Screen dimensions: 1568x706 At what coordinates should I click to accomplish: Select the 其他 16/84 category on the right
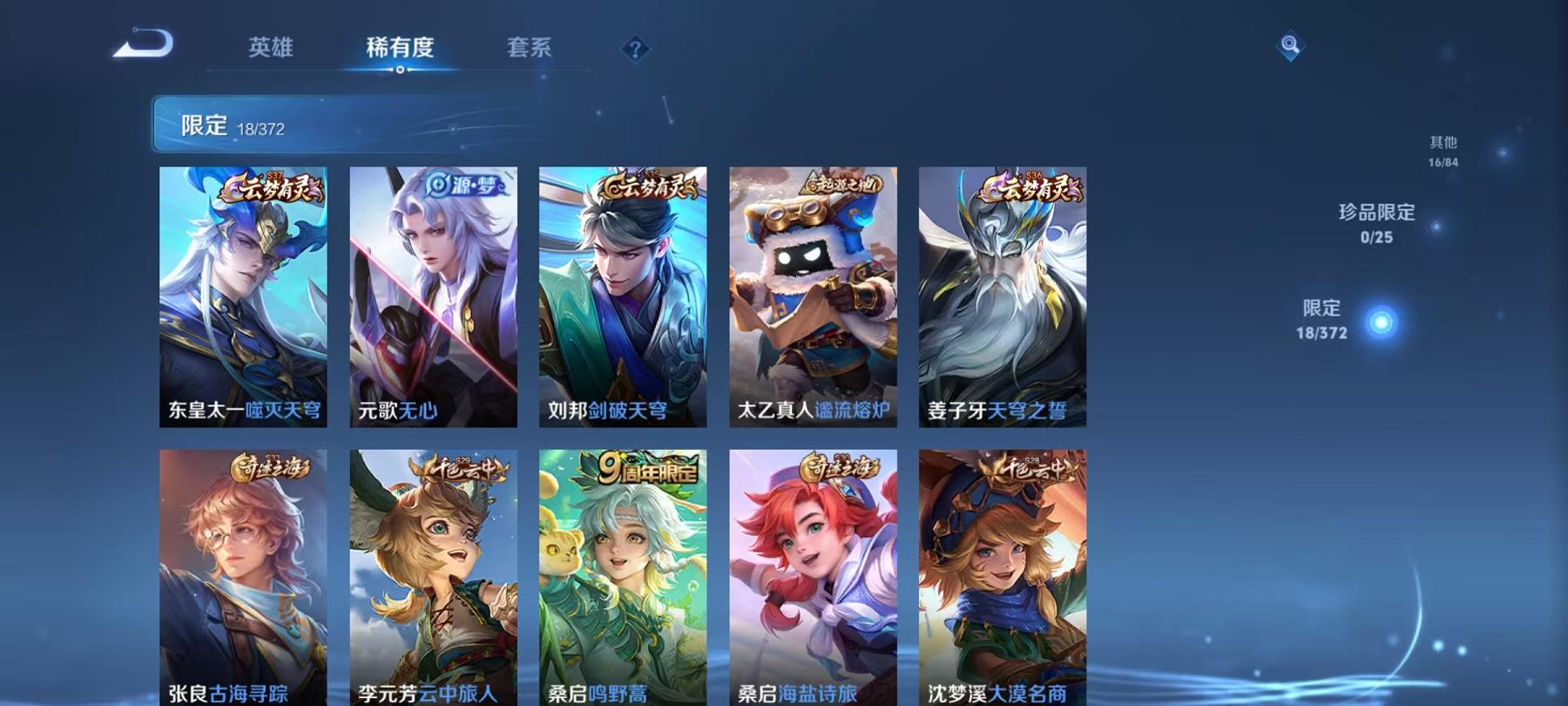click(x=1445, y=148)
